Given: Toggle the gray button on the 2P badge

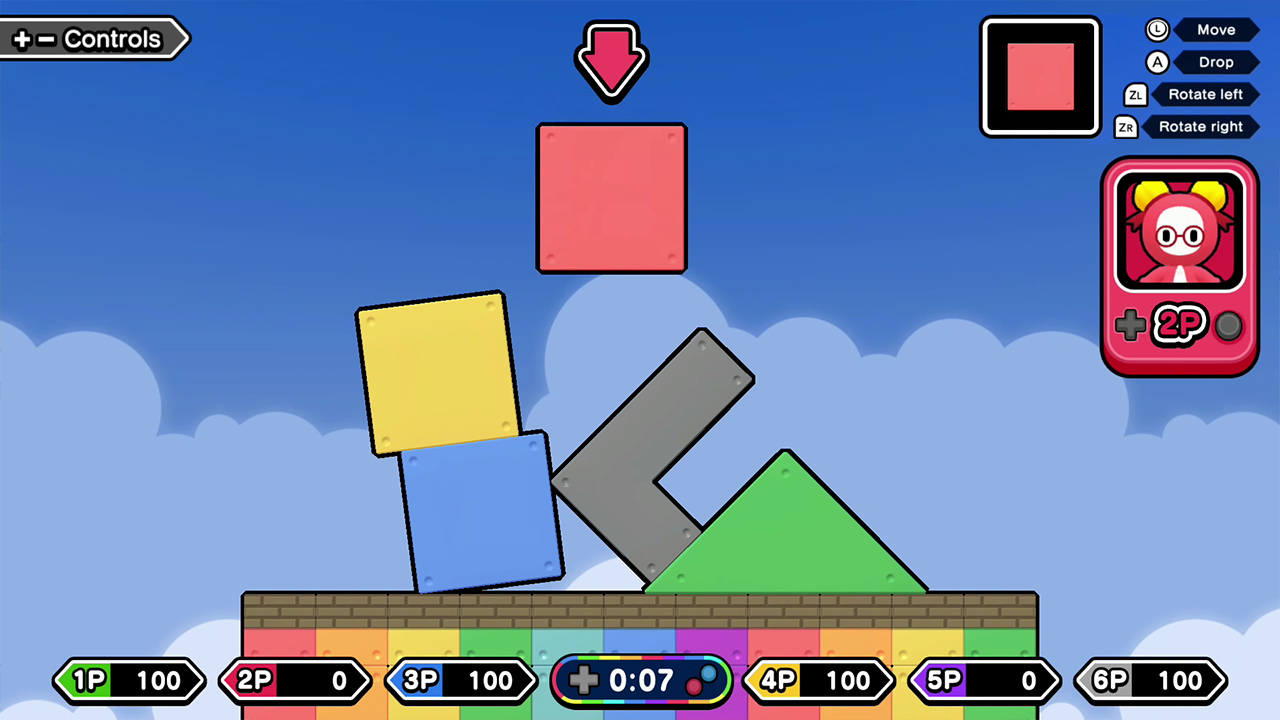Looking at the screenshot, I should tap(1228, 325).
